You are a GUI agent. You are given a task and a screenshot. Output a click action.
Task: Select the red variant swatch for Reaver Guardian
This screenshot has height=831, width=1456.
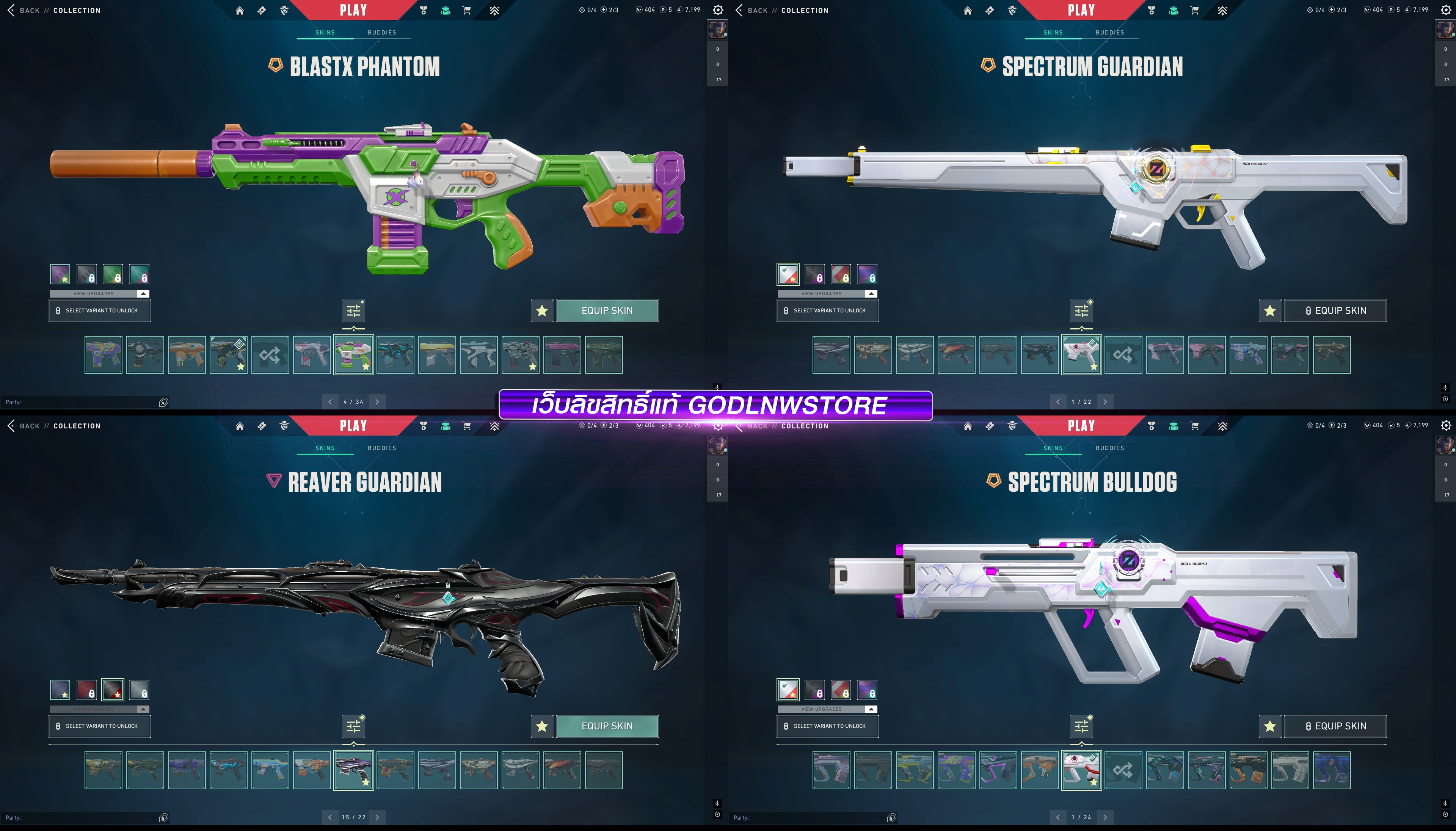(86, 690)
